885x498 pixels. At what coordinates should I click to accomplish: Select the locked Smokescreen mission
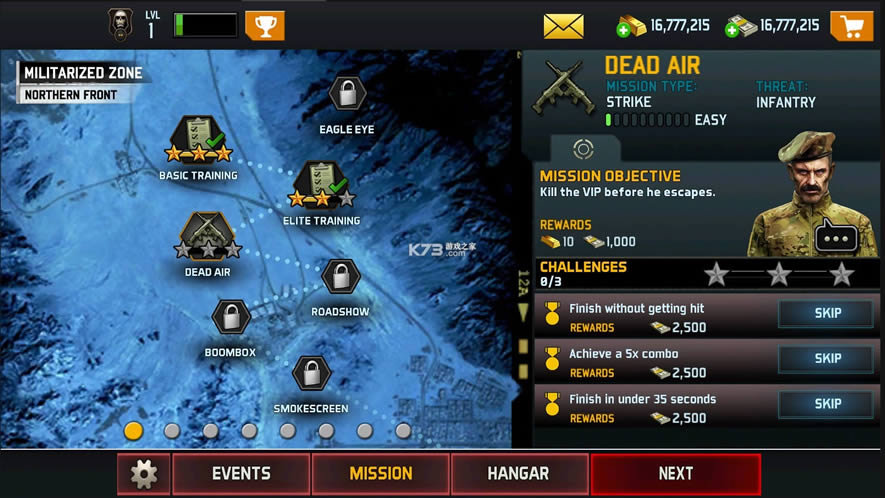[x=311, y=374]
